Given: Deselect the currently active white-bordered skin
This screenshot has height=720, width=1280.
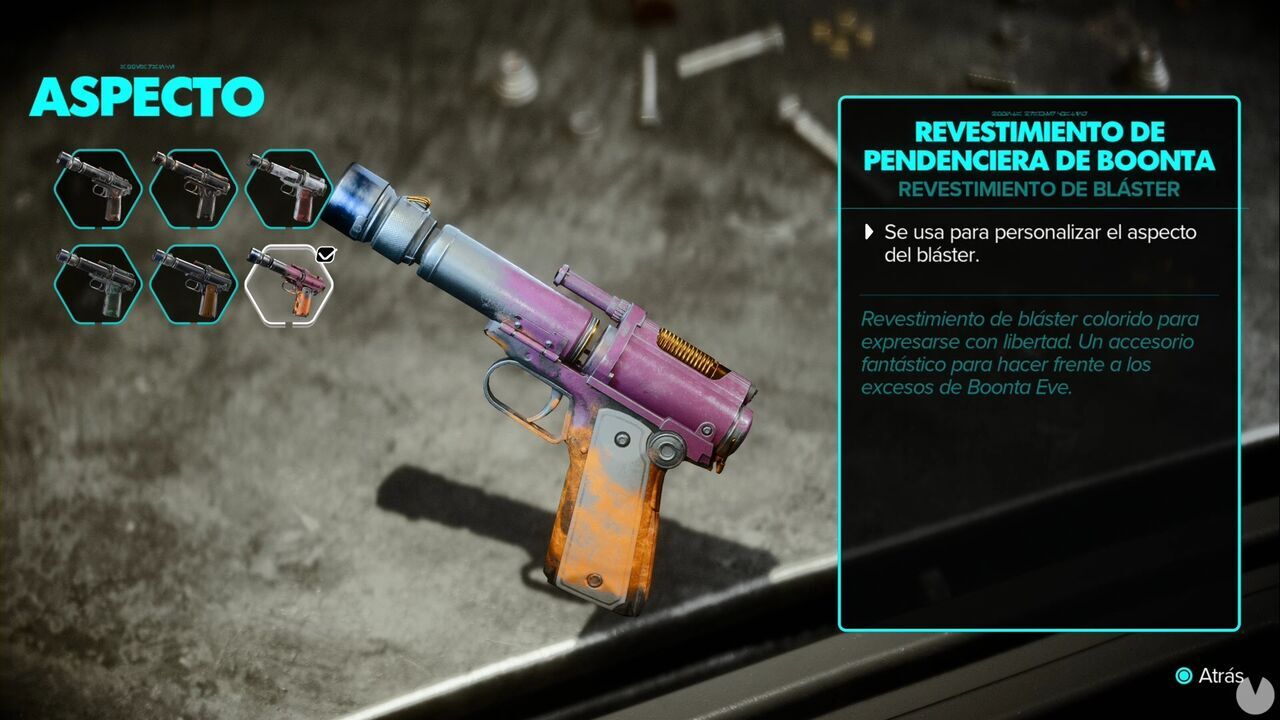Looking at the screenshot, I should click(x=291, y=284).
